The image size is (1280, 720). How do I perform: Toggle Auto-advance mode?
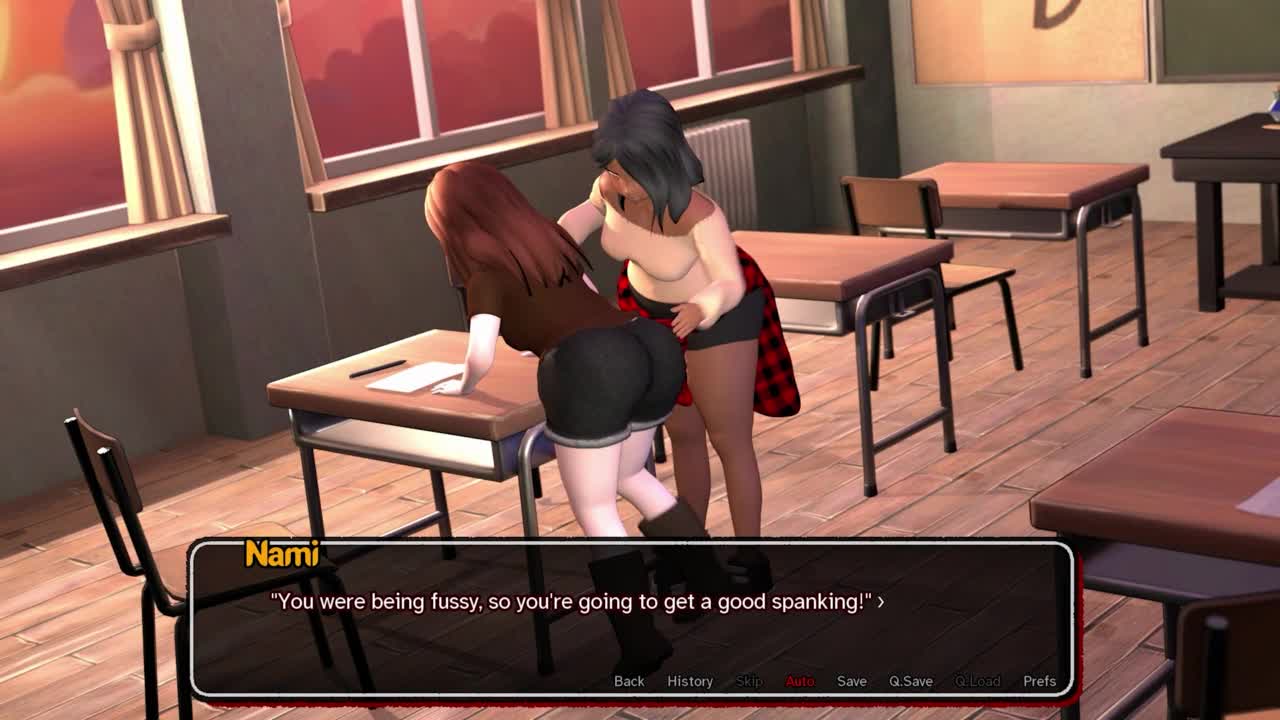800,681
